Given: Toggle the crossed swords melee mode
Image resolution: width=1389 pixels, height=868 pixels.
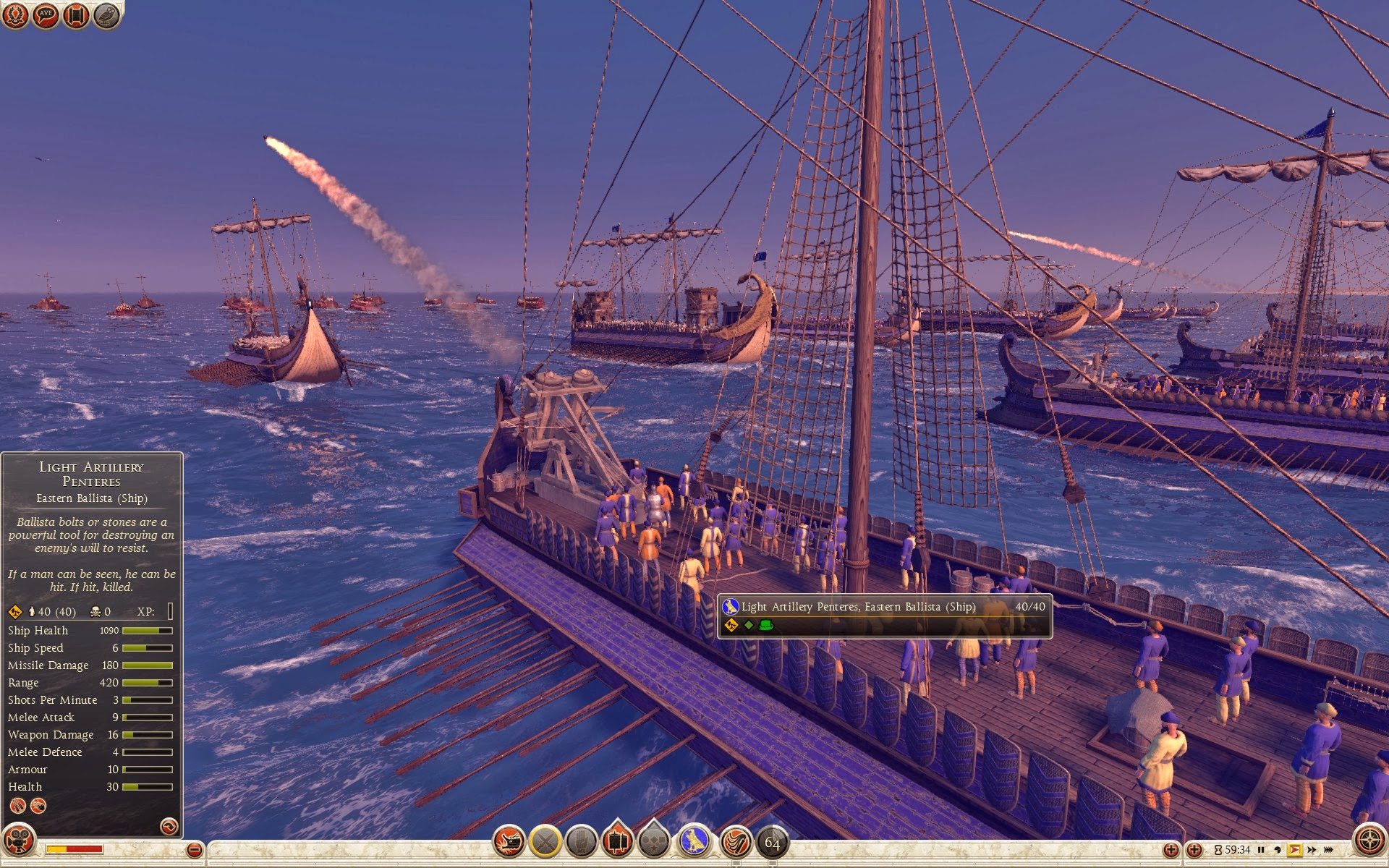Looking at the screenshot, I should [x=545, y=841].
